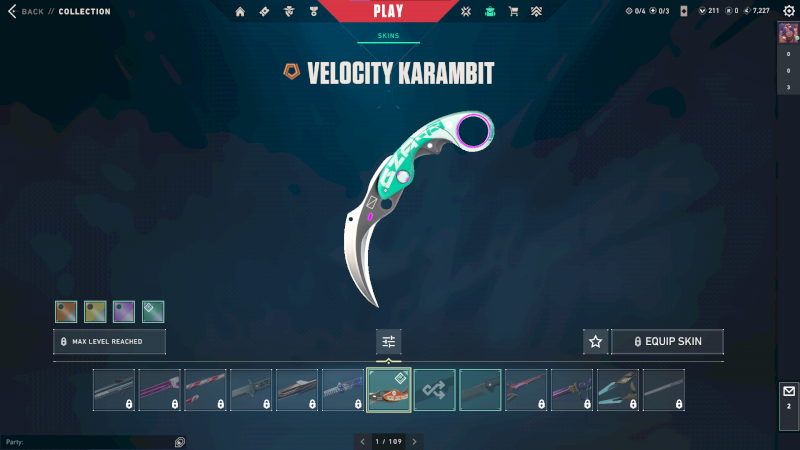This screenshot has height=450, width=800.
Task: Choose the purple color variant swatch
Action: pyautogui.click(x=124, y=312)
